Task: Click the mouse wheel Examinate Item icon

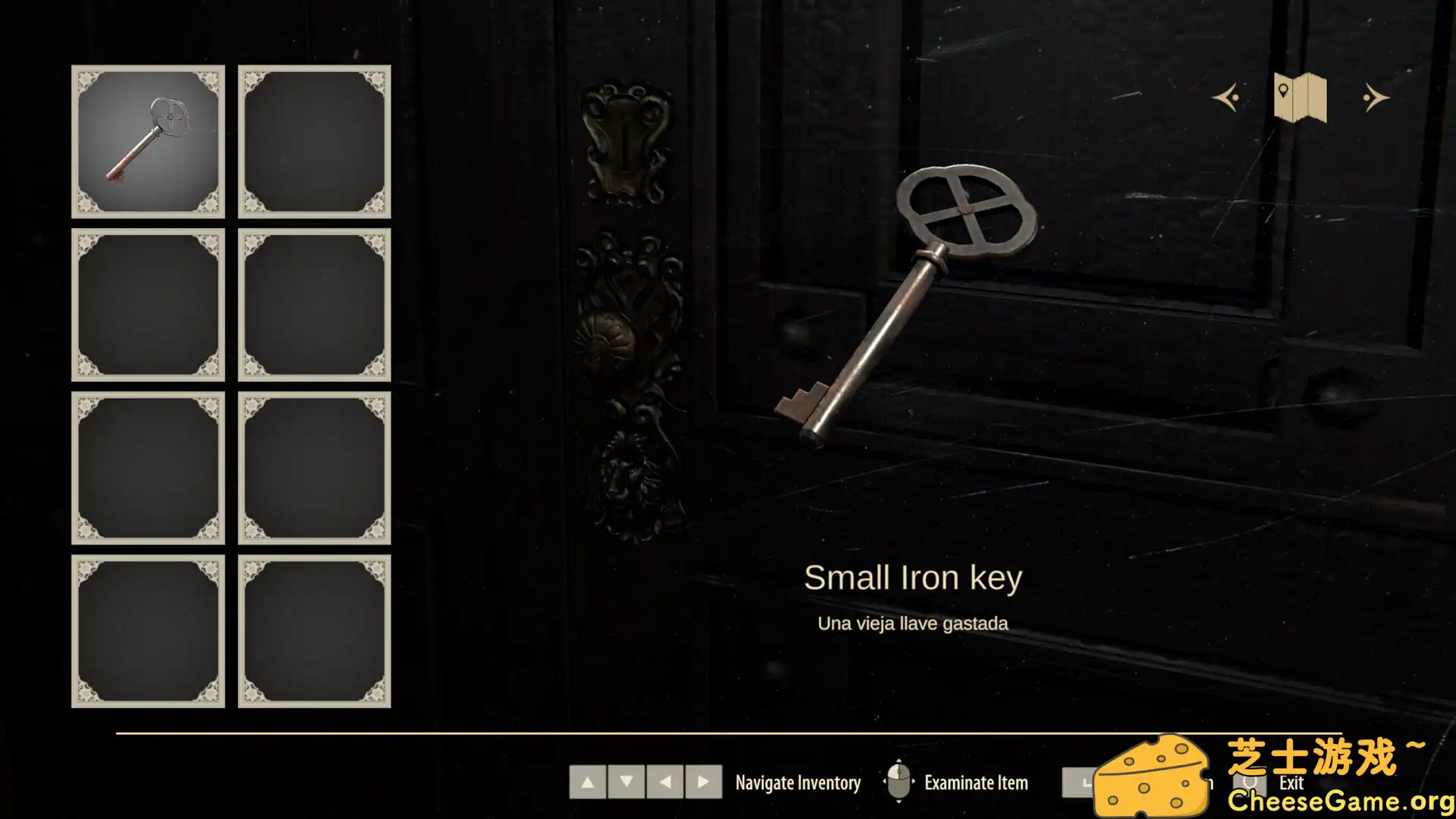Action: point(899,782)
